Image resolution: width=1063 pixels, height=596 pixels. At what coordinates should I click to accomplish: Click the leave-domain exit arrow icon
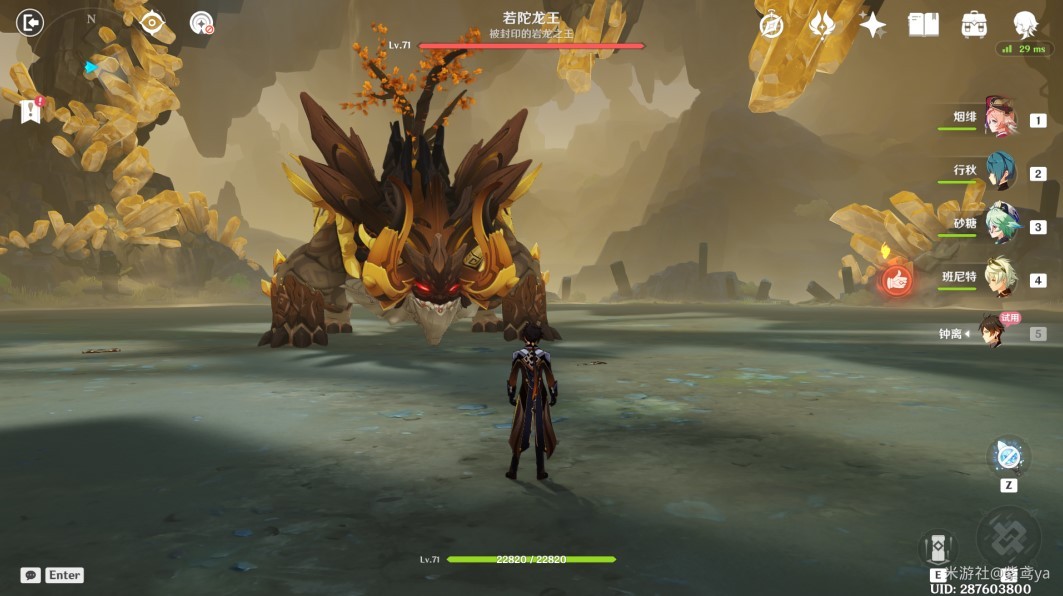tap(30, 22)
